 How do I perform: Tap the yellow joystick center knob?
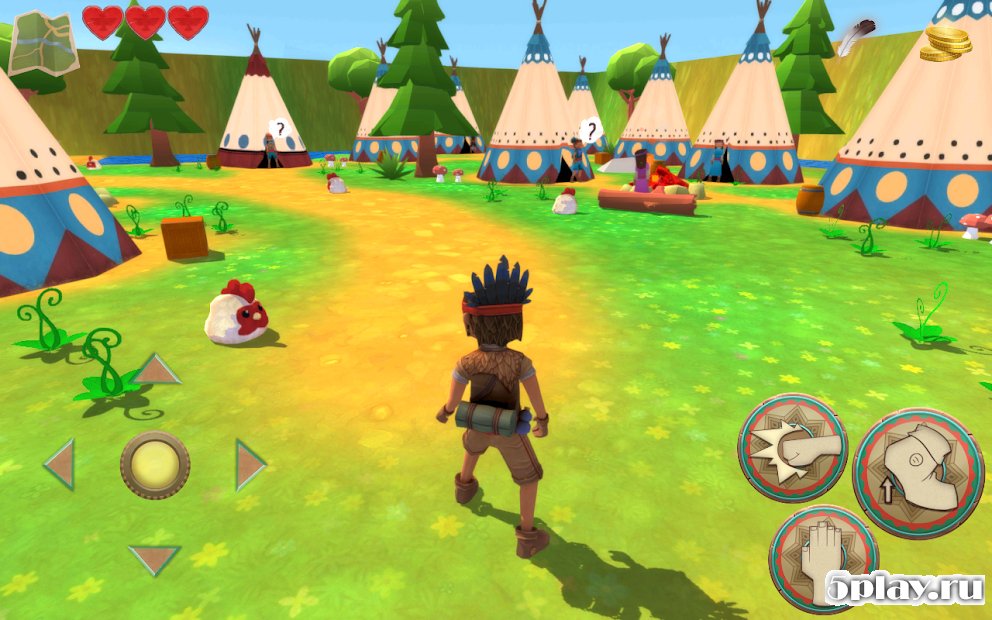pos(155,465)
